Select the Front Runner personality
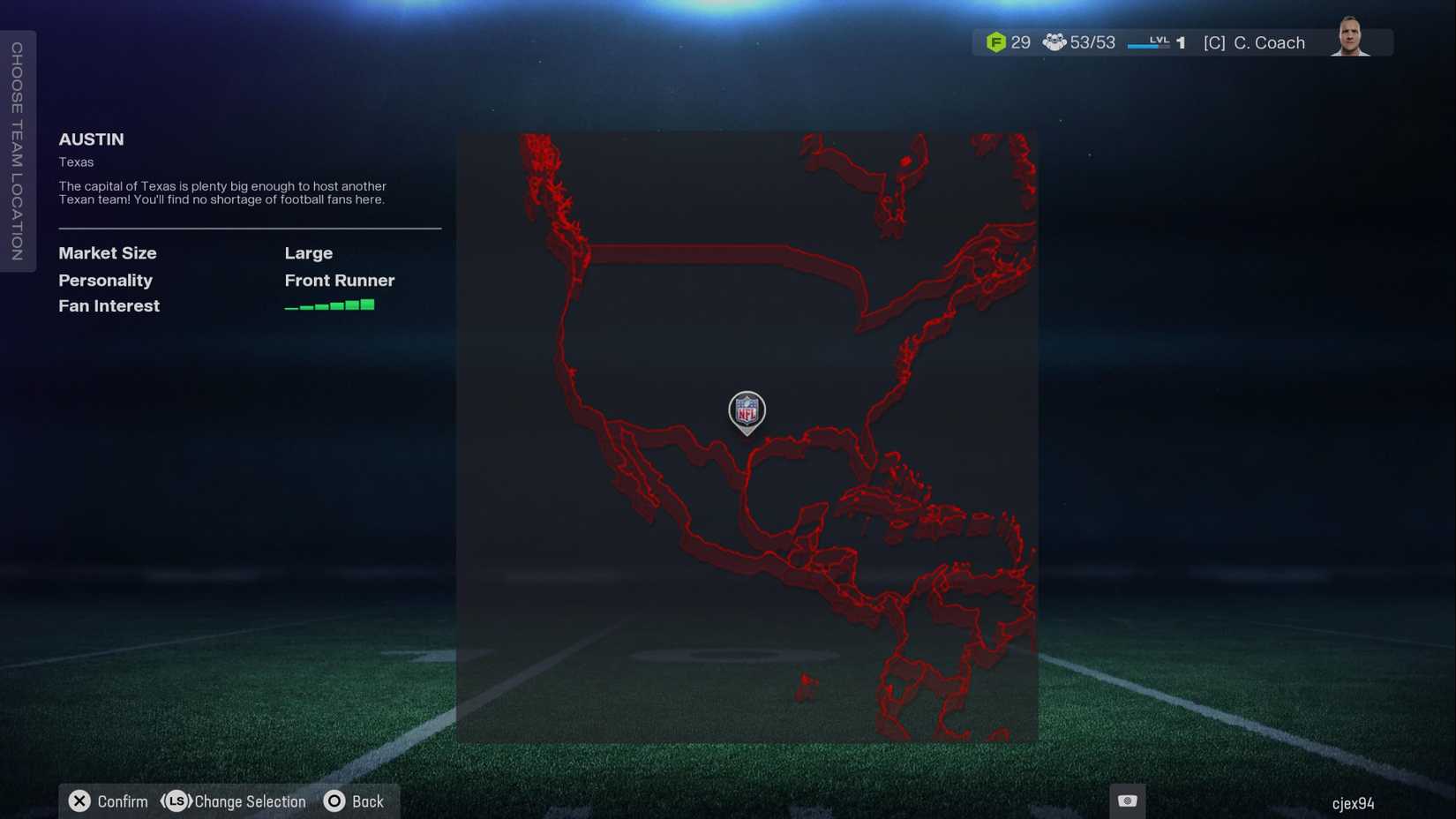The image size is (1456, 819). point(339,281)
